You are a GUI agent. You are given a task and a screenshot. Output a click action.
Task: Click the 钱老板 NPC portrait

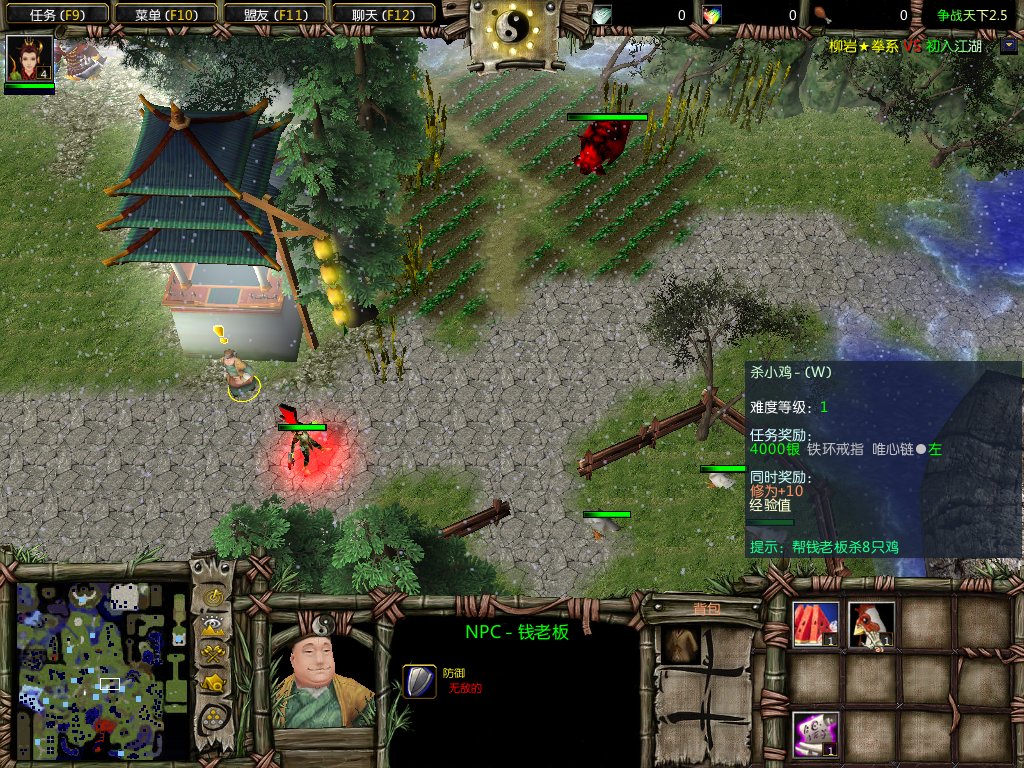[x=322, y=677]
